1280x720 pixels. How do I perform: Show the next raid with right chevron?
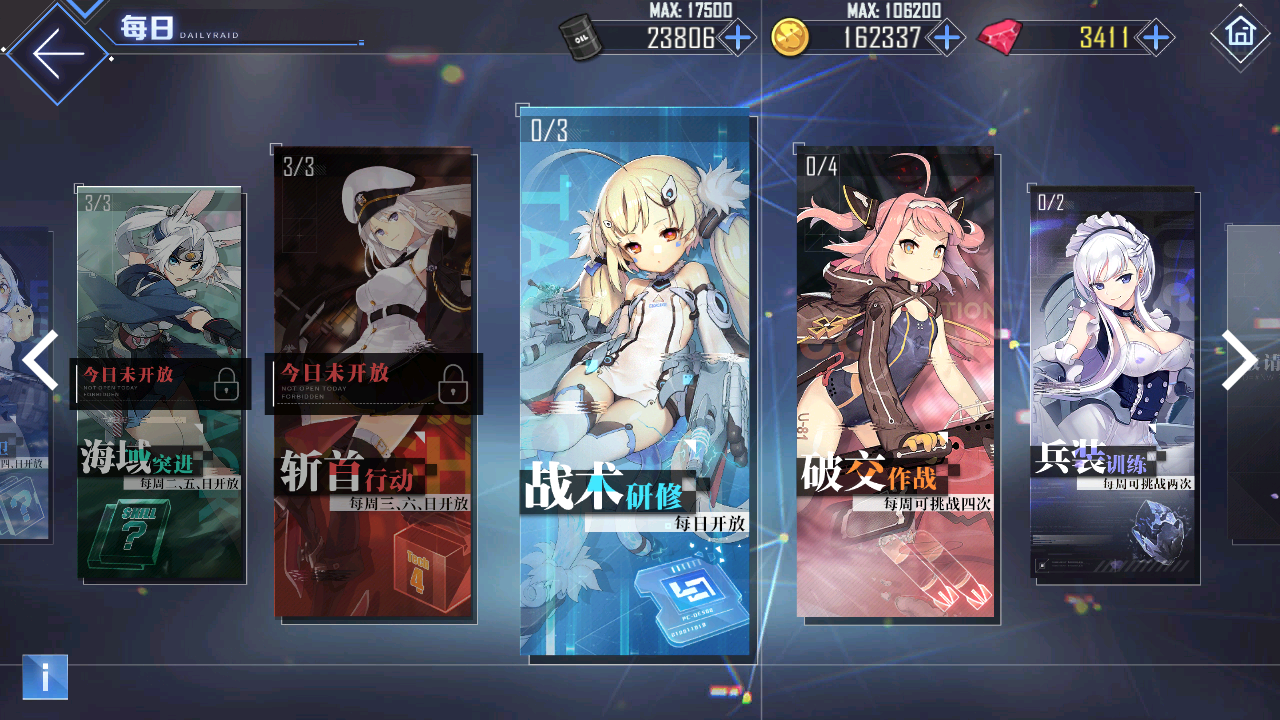coord(1238,360)
